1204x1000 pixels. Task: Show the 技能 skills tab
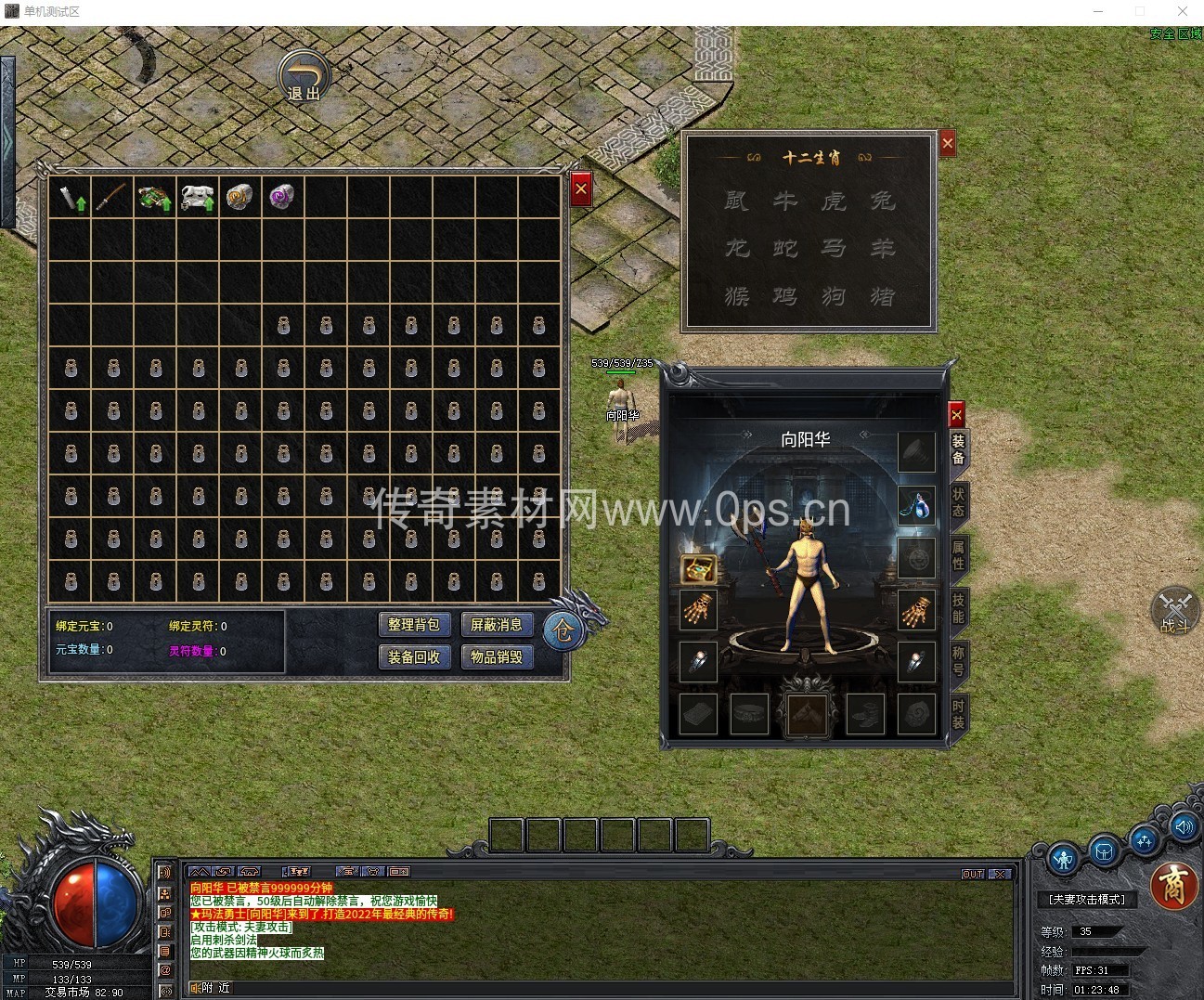coord(958,608)
